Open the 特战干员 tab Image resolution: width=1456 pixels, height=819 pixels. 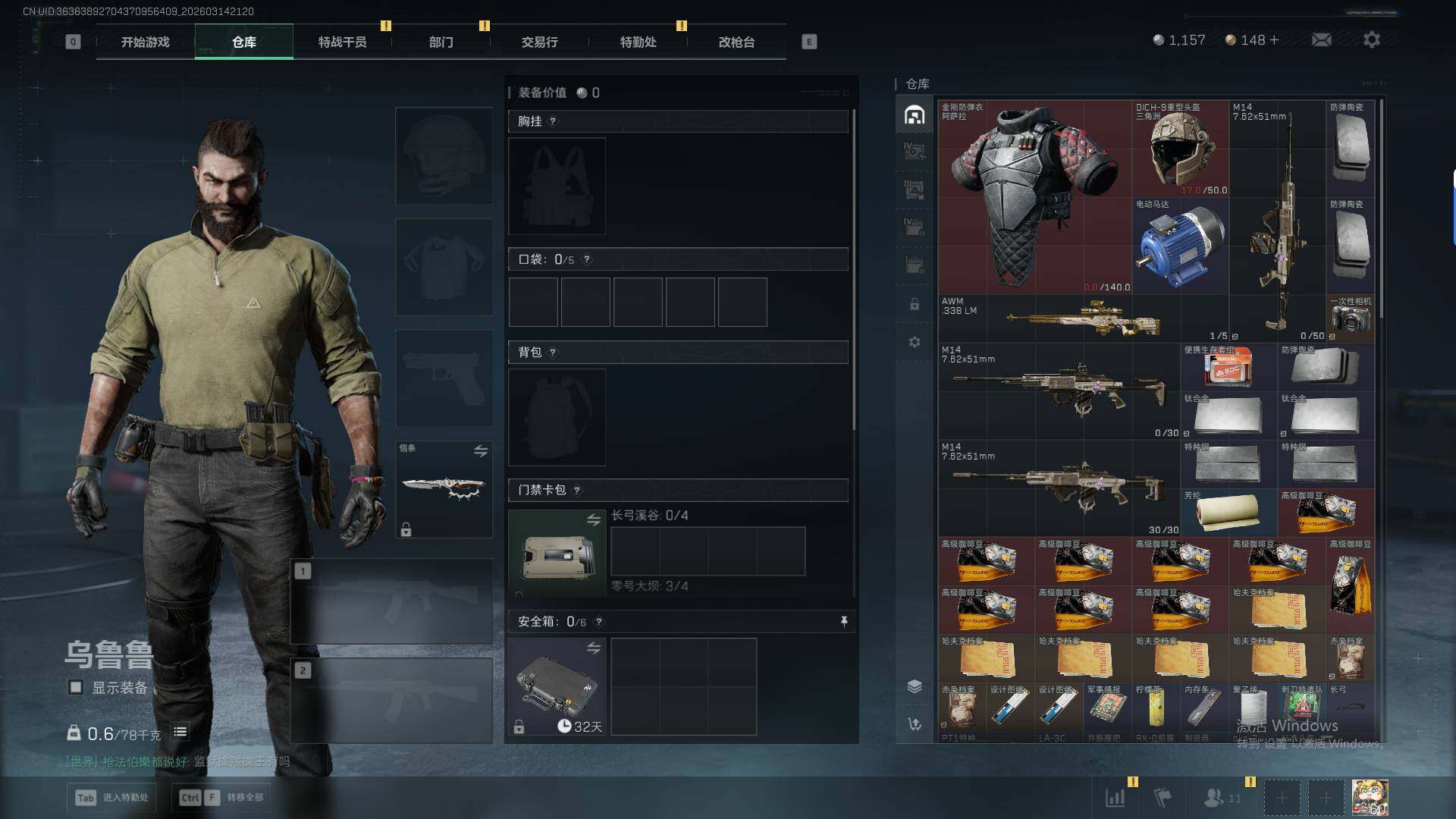click(x=342, y=42)
